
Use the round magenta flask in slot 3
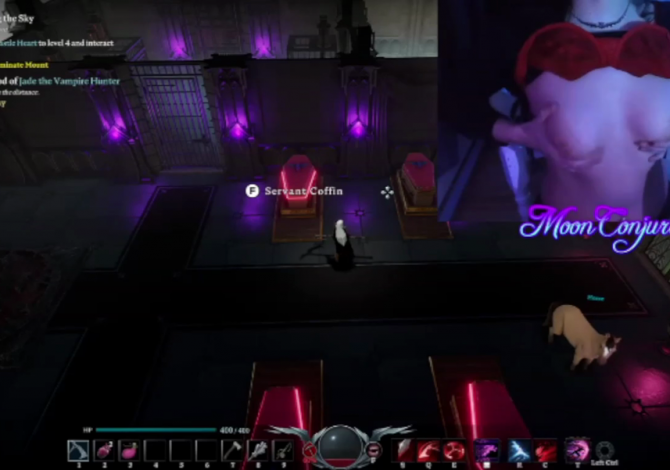pos(129,451)
